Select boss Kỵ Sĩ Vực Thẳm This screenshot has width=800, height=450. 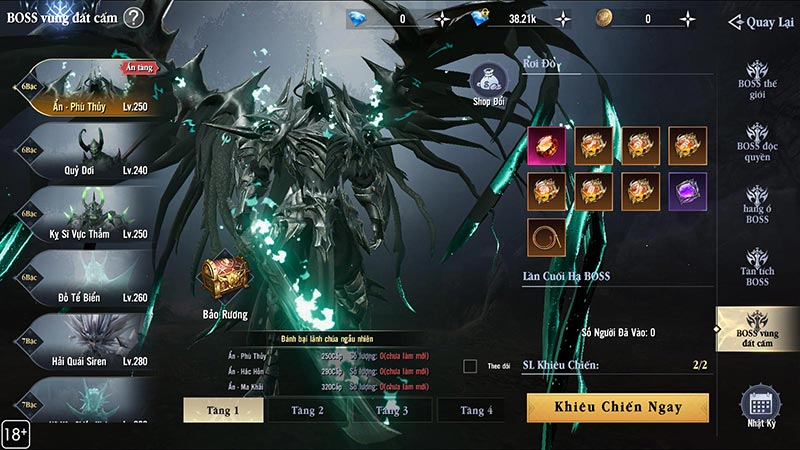click(x=85, y=216)
